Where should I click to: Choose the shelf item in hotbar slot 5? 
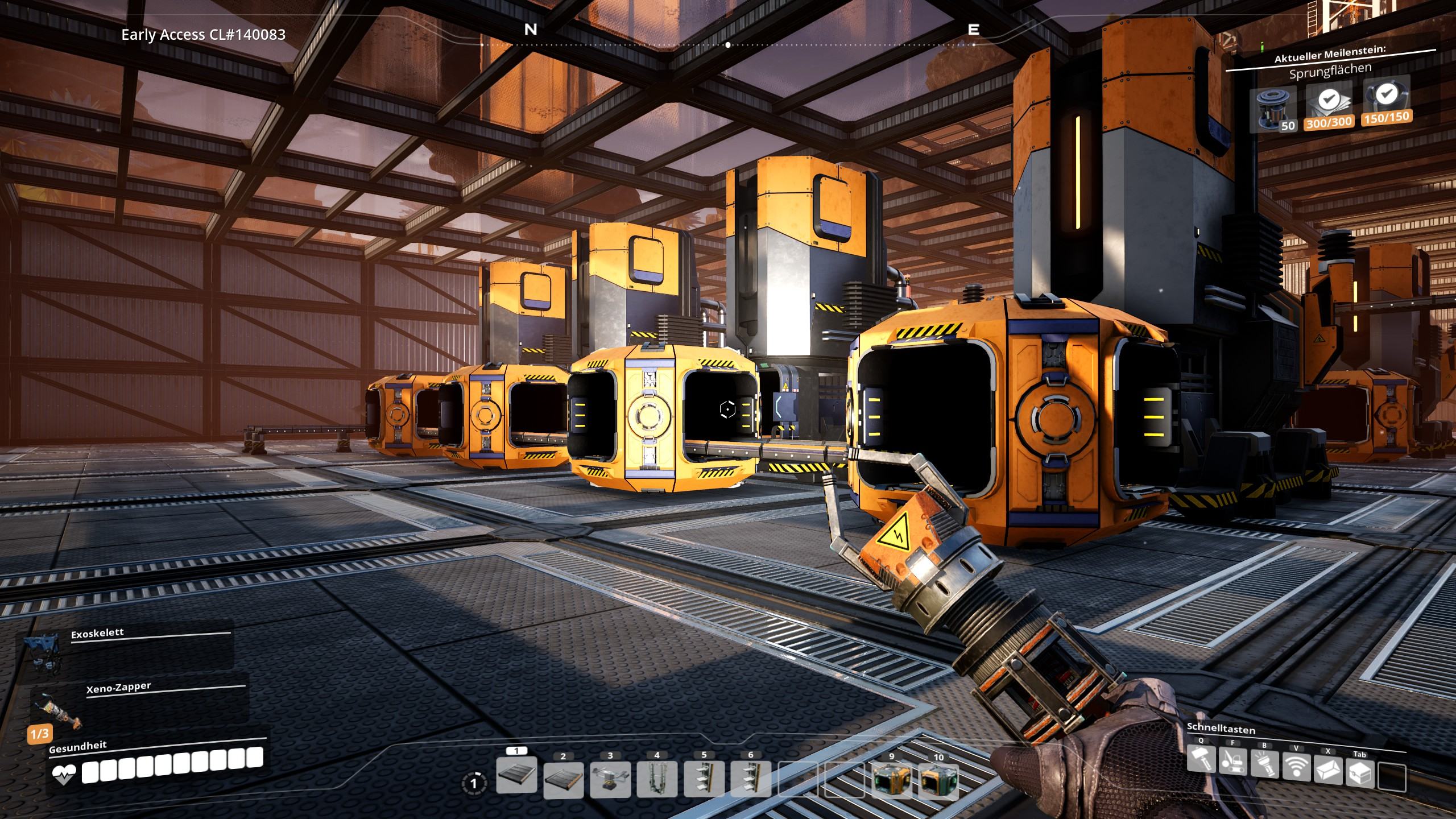point(704,780)
